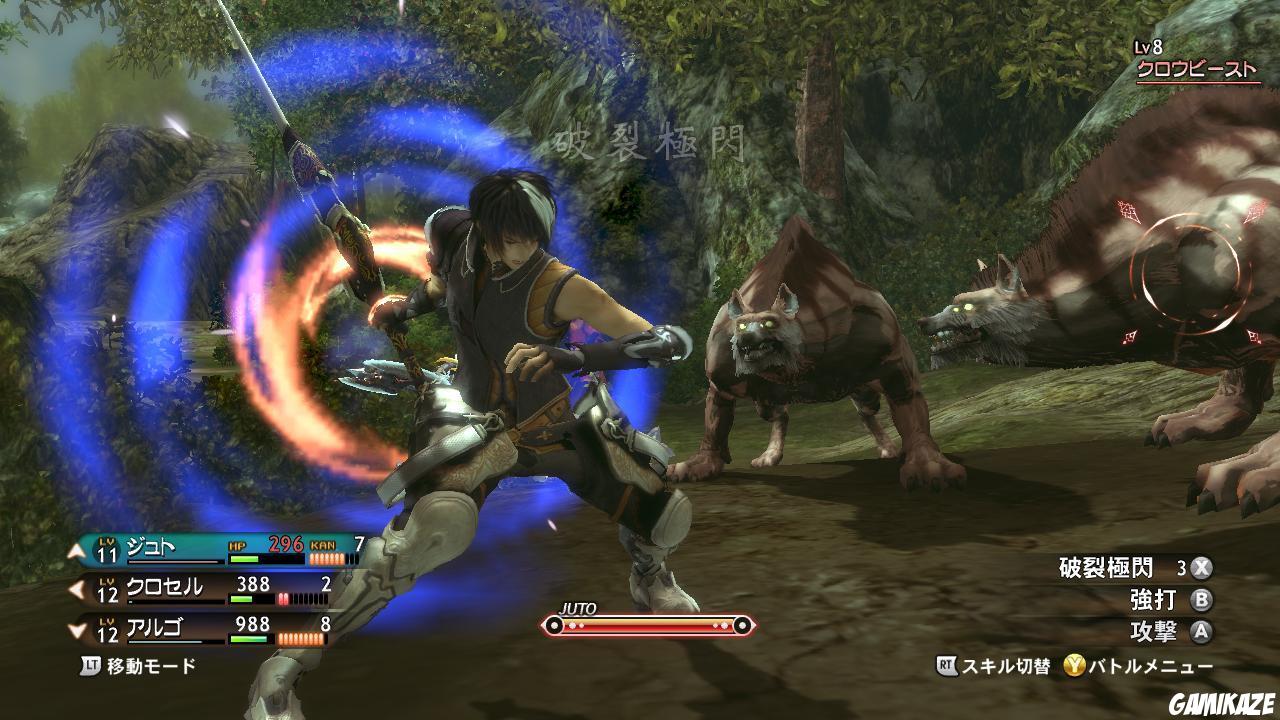Screen dimensions: 1280x720
Task: Select the 攻撃 attack command
Action: [1156, 632]
